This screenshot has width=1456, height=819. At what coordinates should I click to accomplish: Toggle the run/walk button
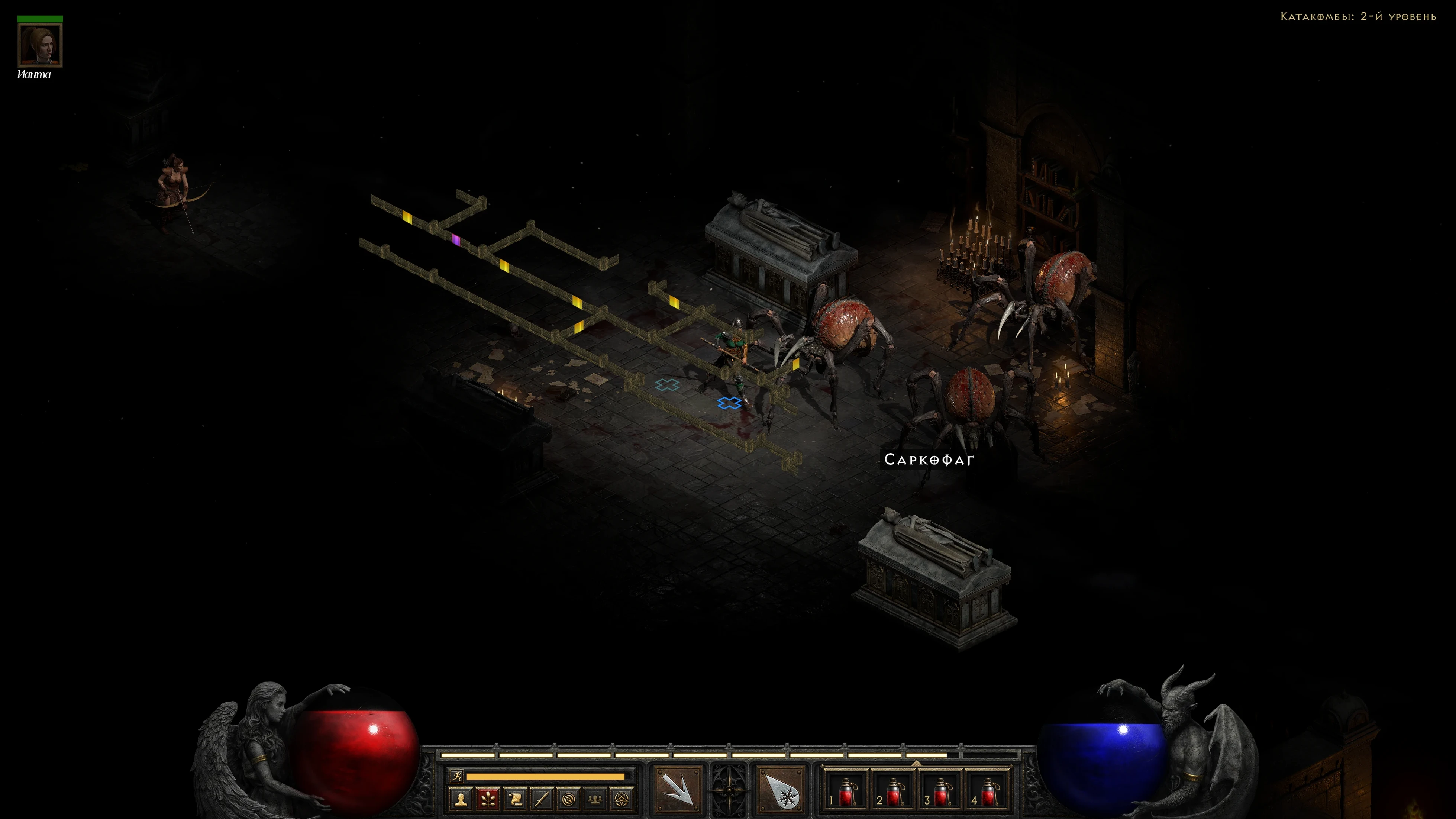pos(457,777)
